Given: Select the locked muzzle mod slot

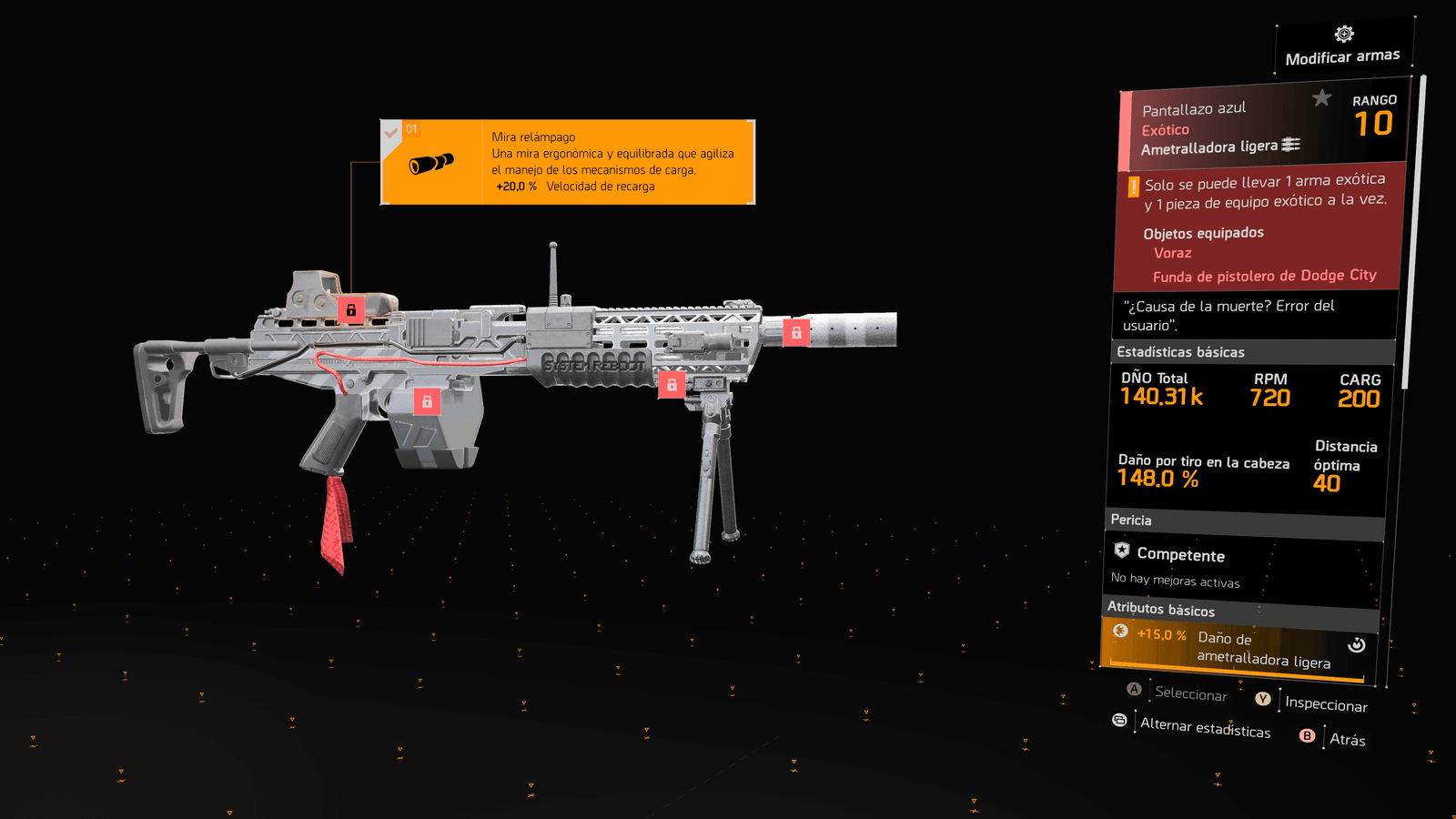Looking at the screenshot, I should click(x=796, y=333).
